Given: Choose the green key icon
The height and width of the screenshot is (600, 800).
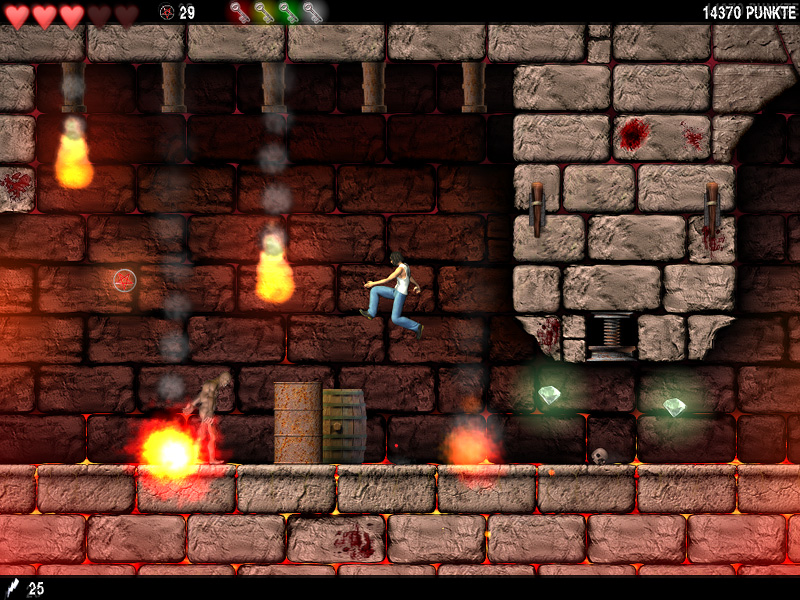Looking at the screenshot, I should pos(287,12).
